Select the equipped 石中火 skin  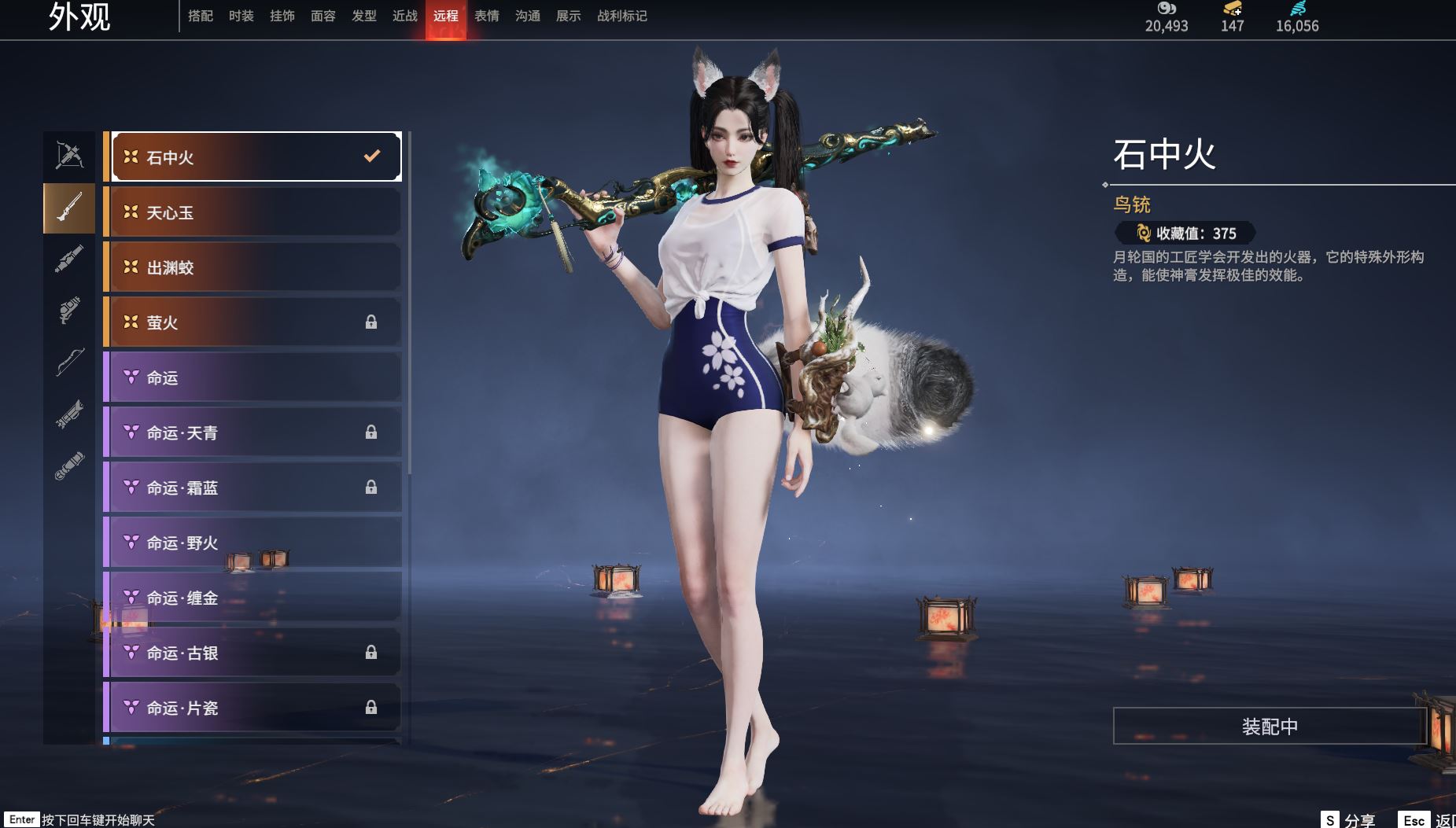[256, 157]
